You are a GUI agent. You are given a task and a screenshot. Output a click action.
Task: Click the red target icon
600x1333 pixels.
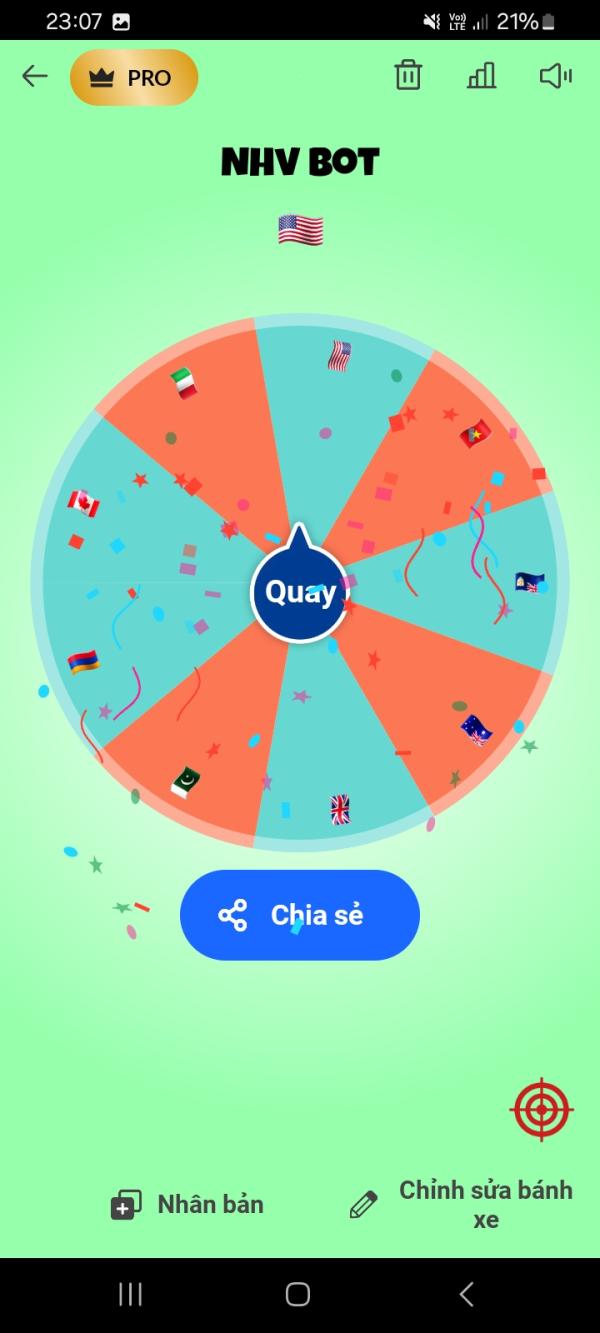point(541,1109)
